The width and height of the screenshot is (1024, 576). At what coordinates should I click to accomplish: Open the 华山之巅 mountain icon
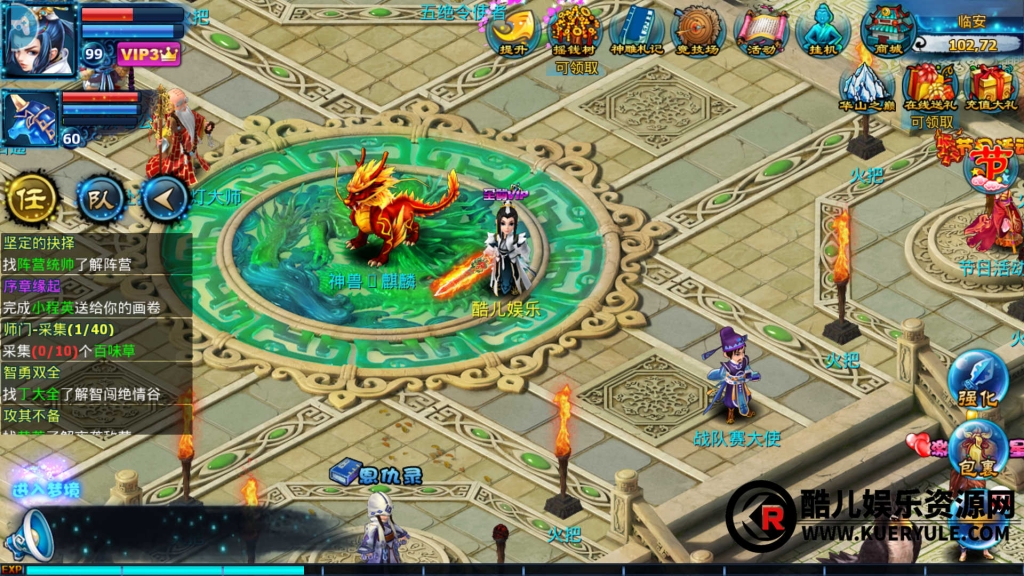click(866, 87)
